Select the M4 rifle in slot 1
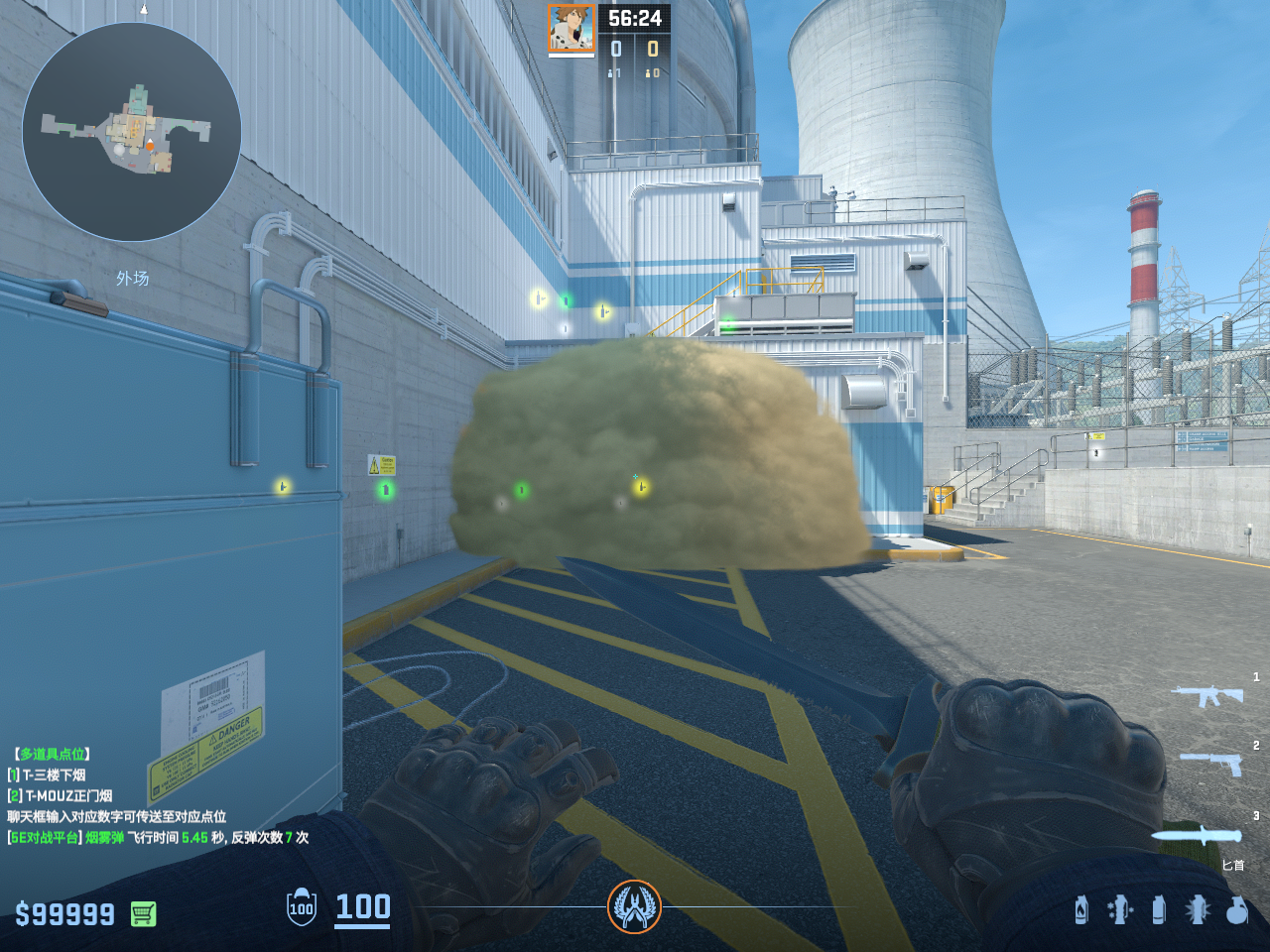The height and width of the screenshot is (952, 1270). pos(1207,695)
